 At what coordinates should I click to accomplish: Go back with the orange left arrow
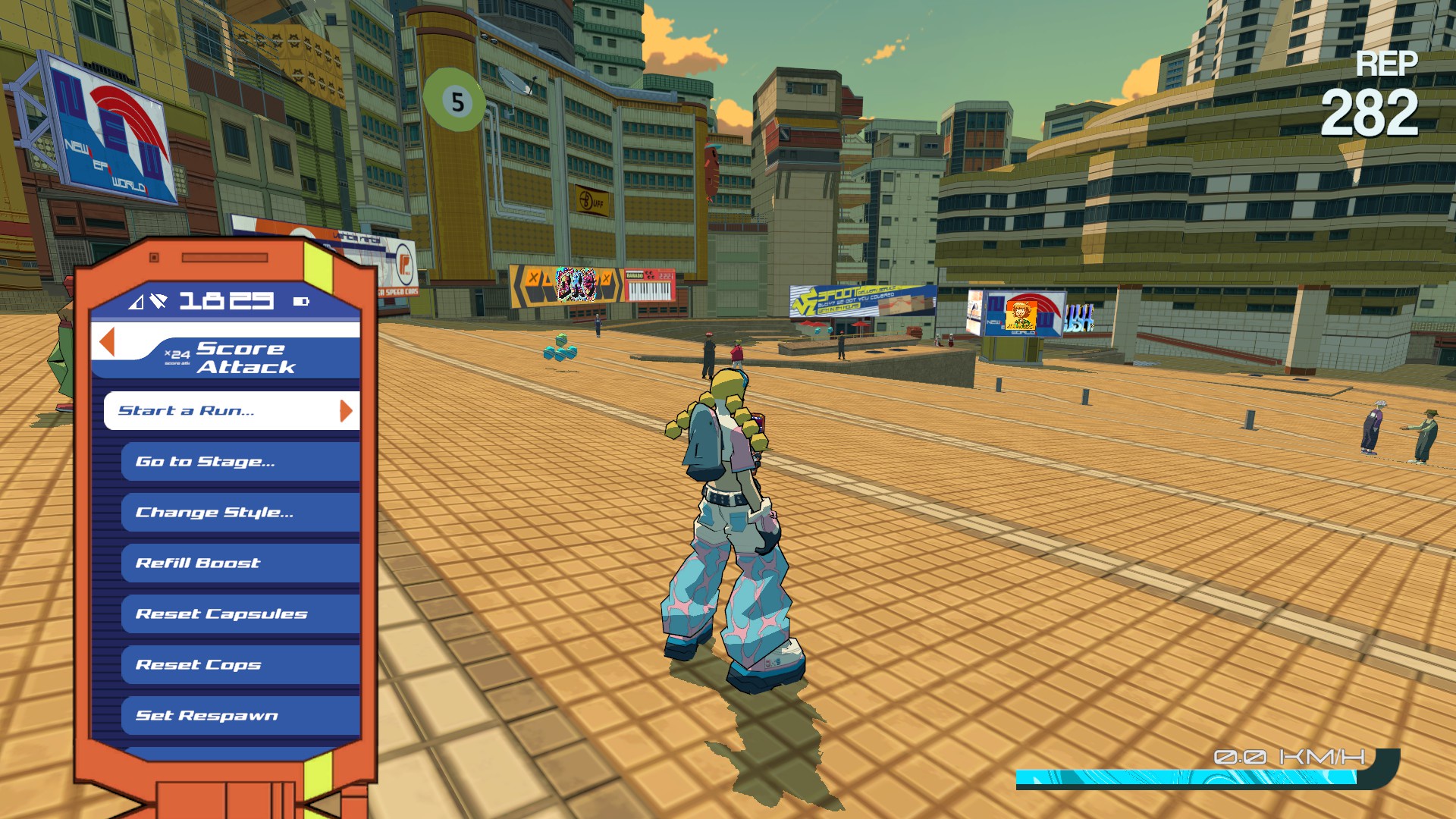click(107, 342)
